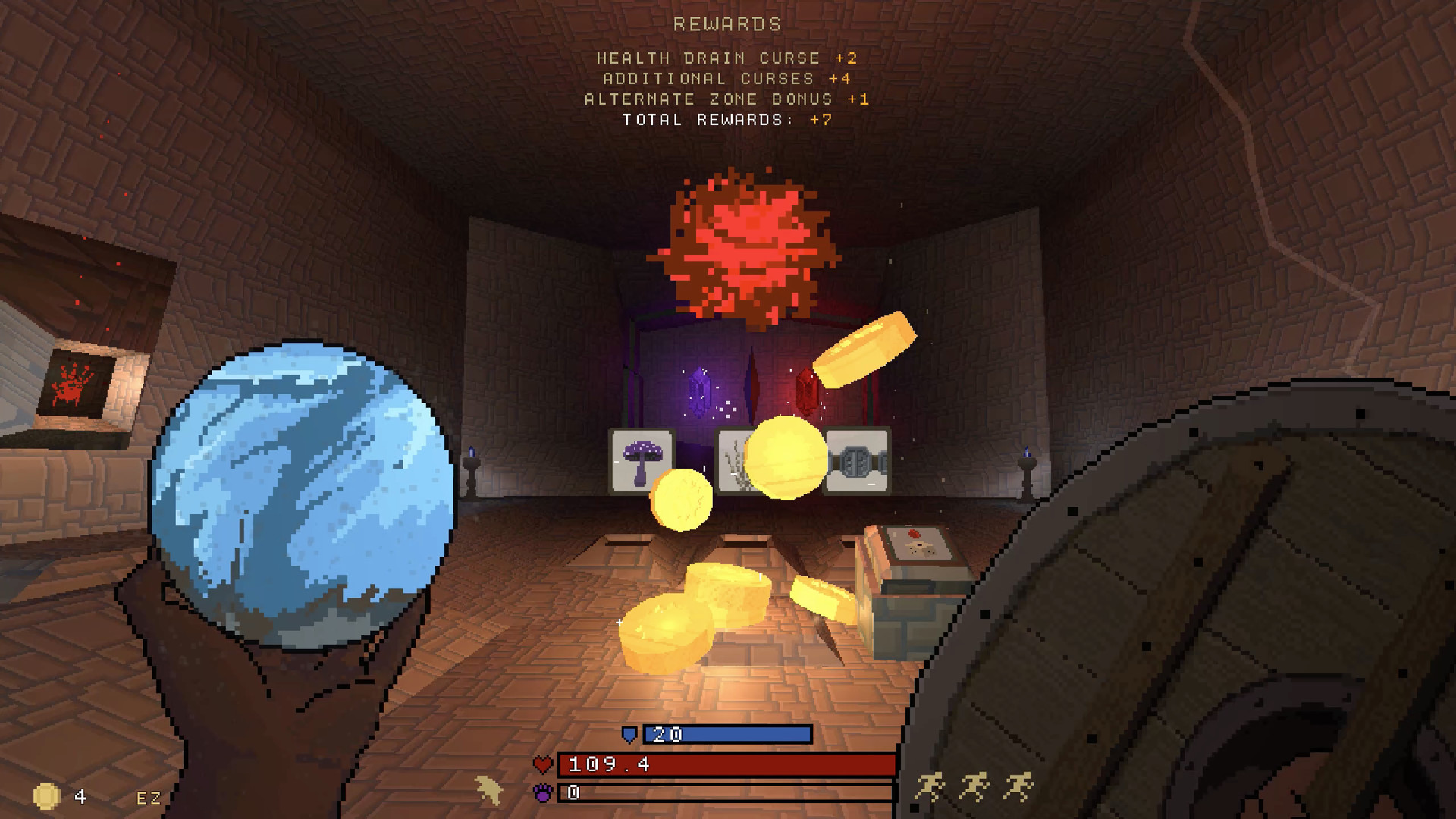Toggle the EZ difficulty indicator
This screenshot has width=1456, height=819.
coord(149,797)
